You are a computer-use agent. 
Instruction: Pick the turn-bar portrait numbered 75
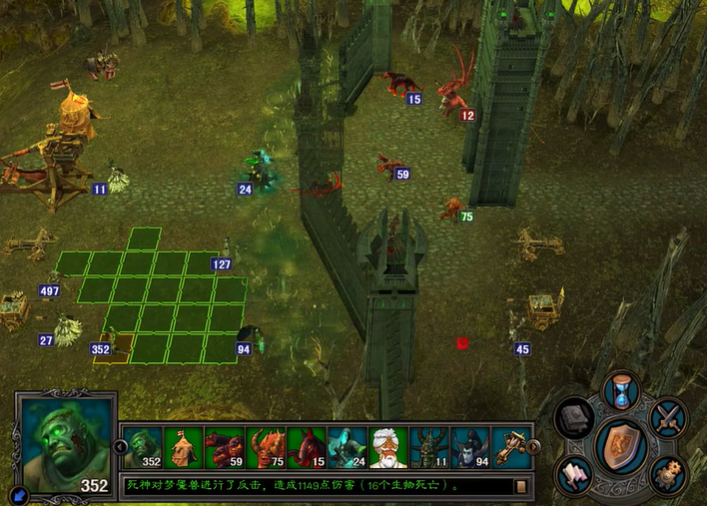click(266, 448)
